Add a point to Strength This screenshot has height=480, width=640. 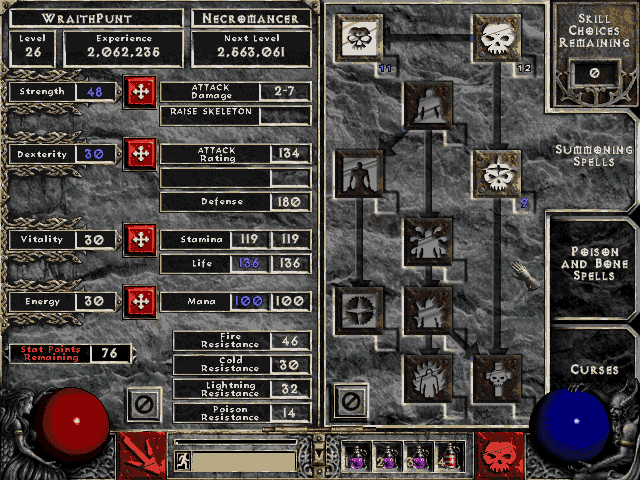pos(139,92)
